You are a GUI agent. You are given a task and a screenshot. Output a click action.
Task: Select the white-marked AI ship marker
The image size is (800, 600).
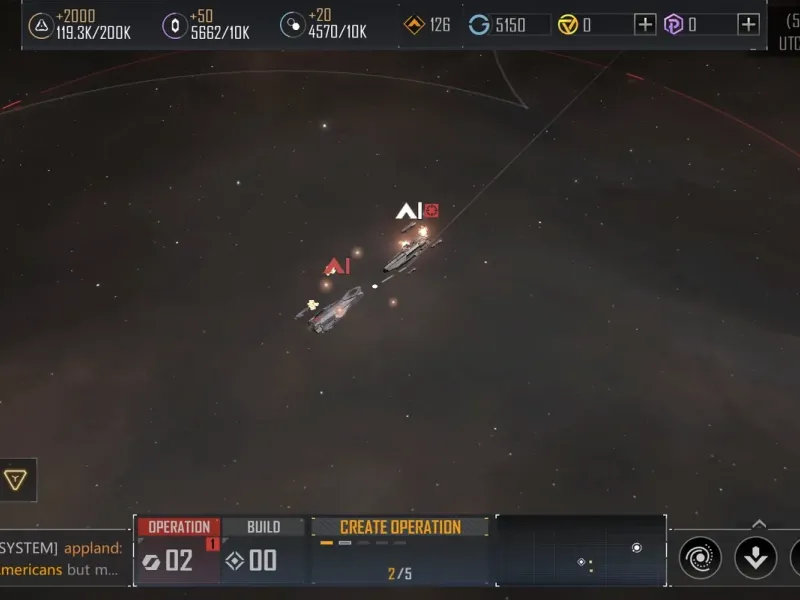point(408,211)
